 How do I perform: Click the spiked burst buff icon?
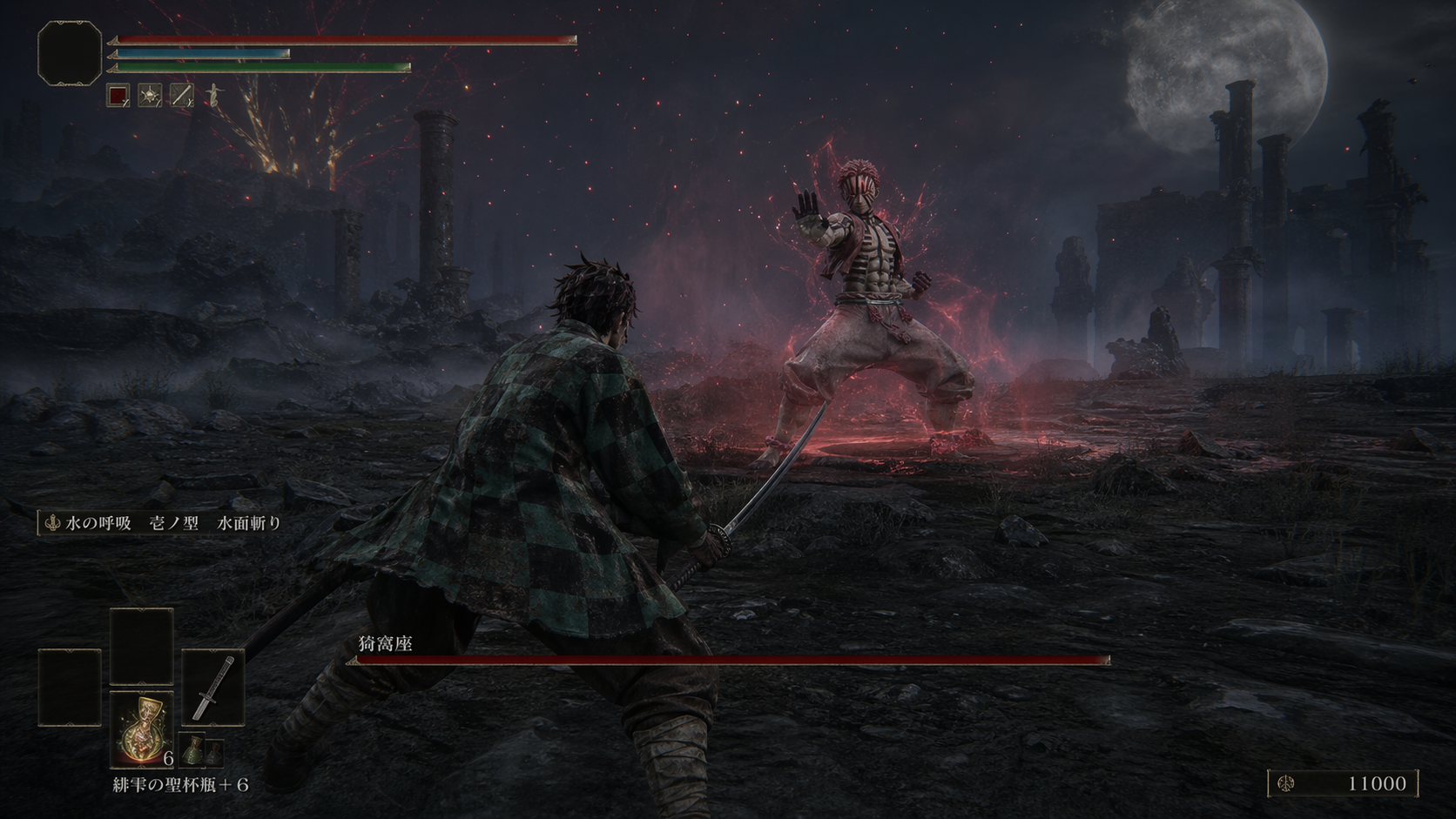(150, 95)
